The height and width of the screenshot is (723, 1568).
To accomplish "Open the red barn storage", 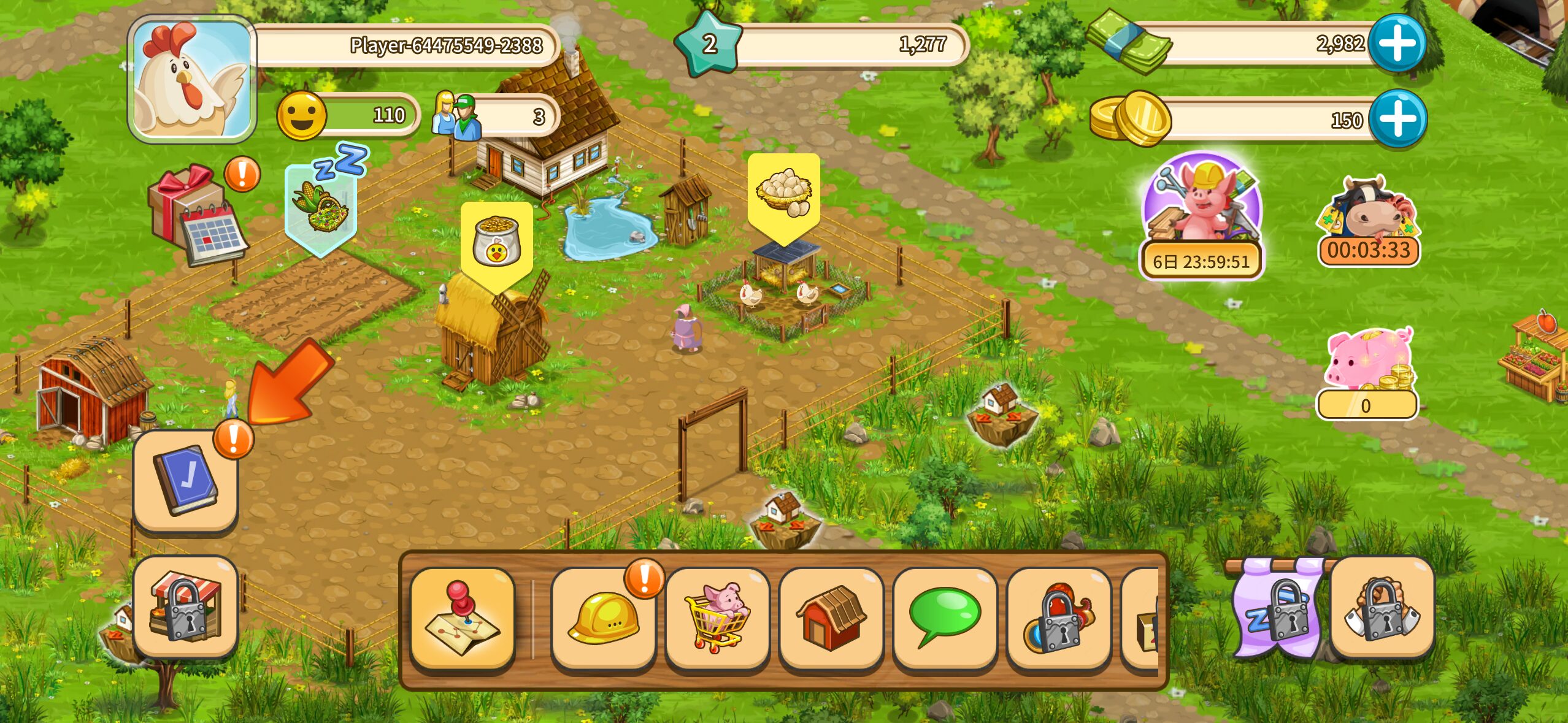I will (831, 618).
